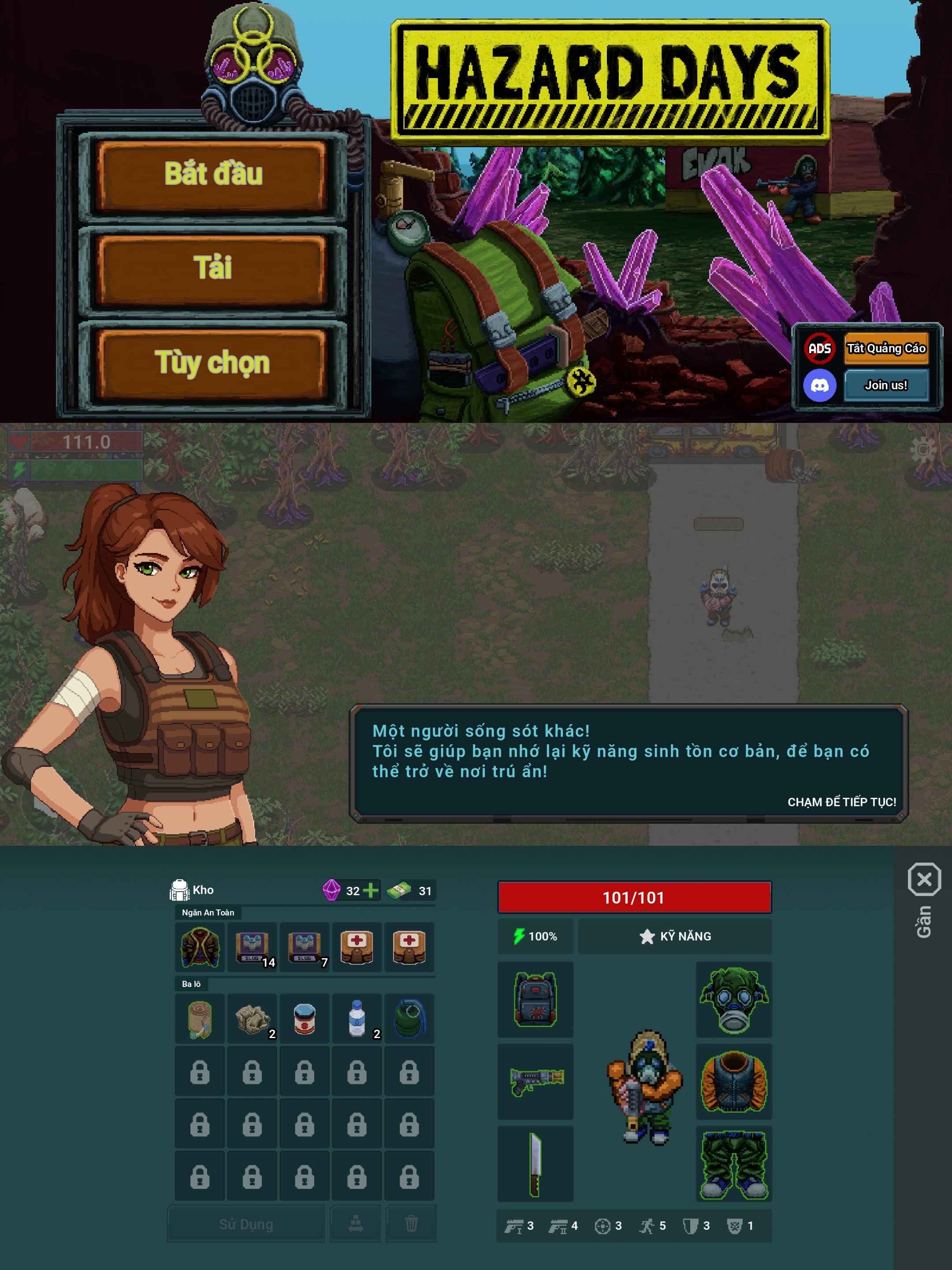The width and height of the screenshot is (952, 1270).
Task: Start the game with Bắt đầu
Action: coord(212,174)
